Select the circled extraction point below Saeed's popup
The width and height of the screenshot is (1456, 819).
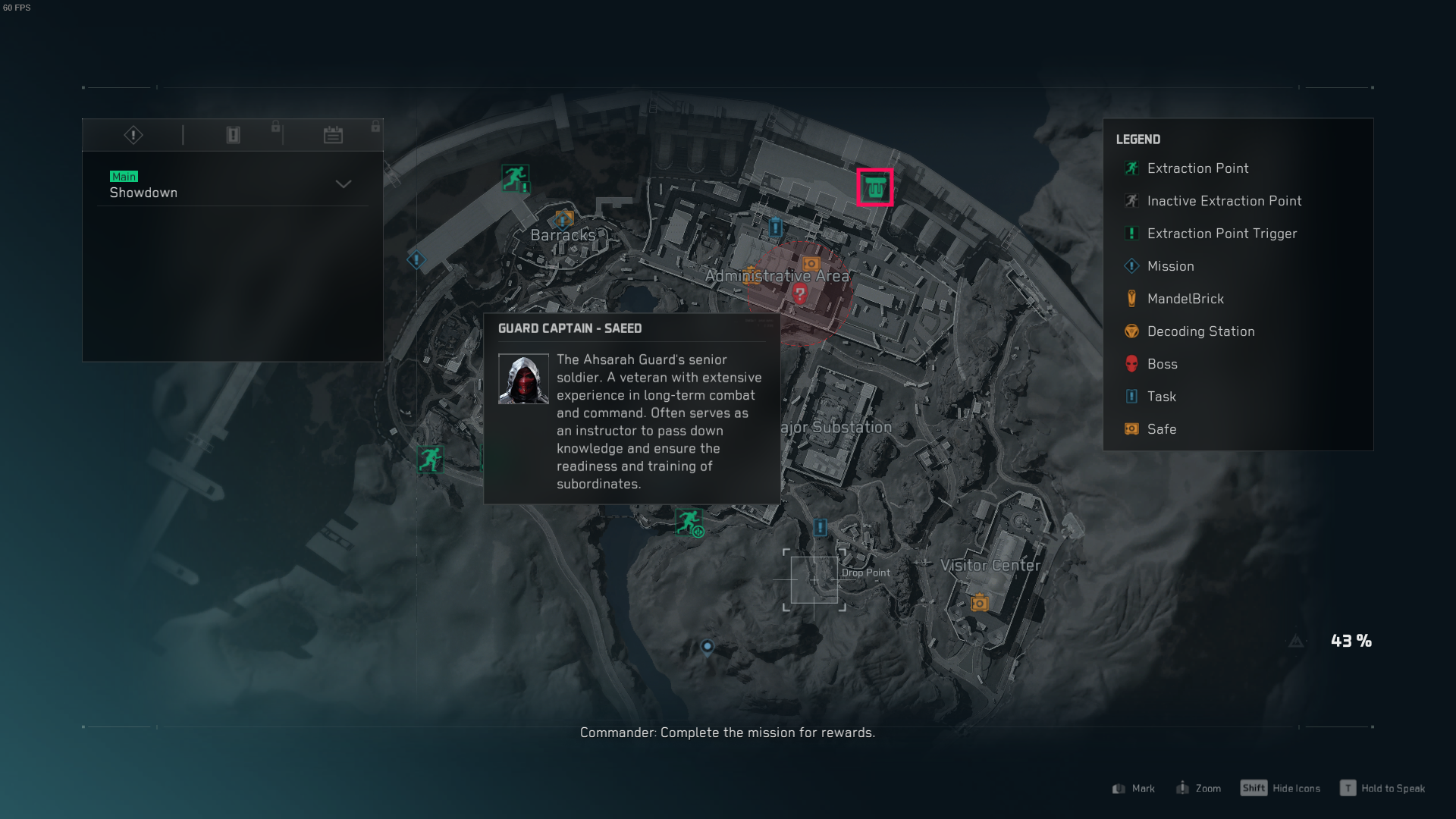point(689,522)
